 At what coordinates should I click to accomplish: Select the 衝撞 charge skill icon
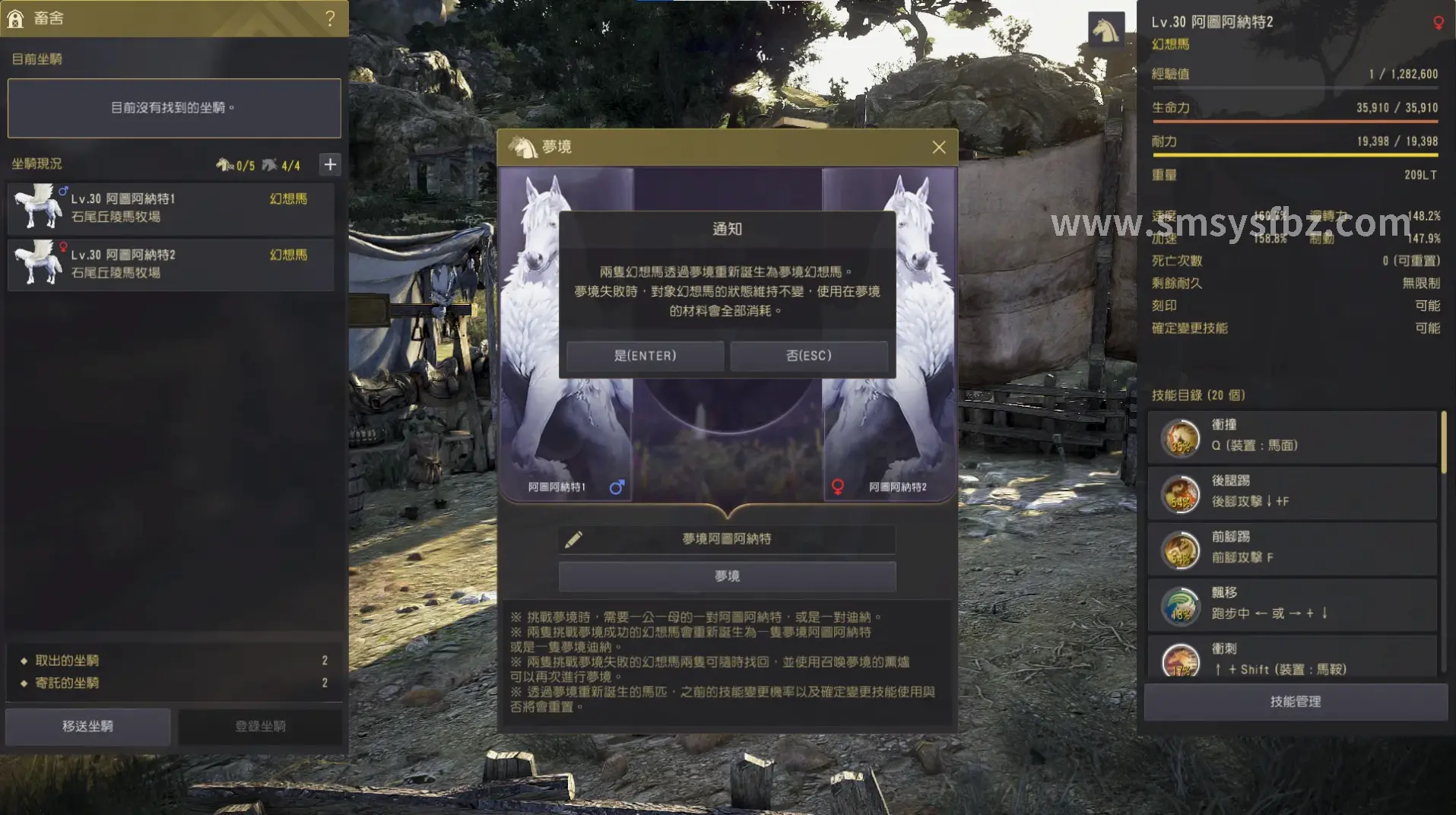pyautogui.click(x=1179, y=437)
